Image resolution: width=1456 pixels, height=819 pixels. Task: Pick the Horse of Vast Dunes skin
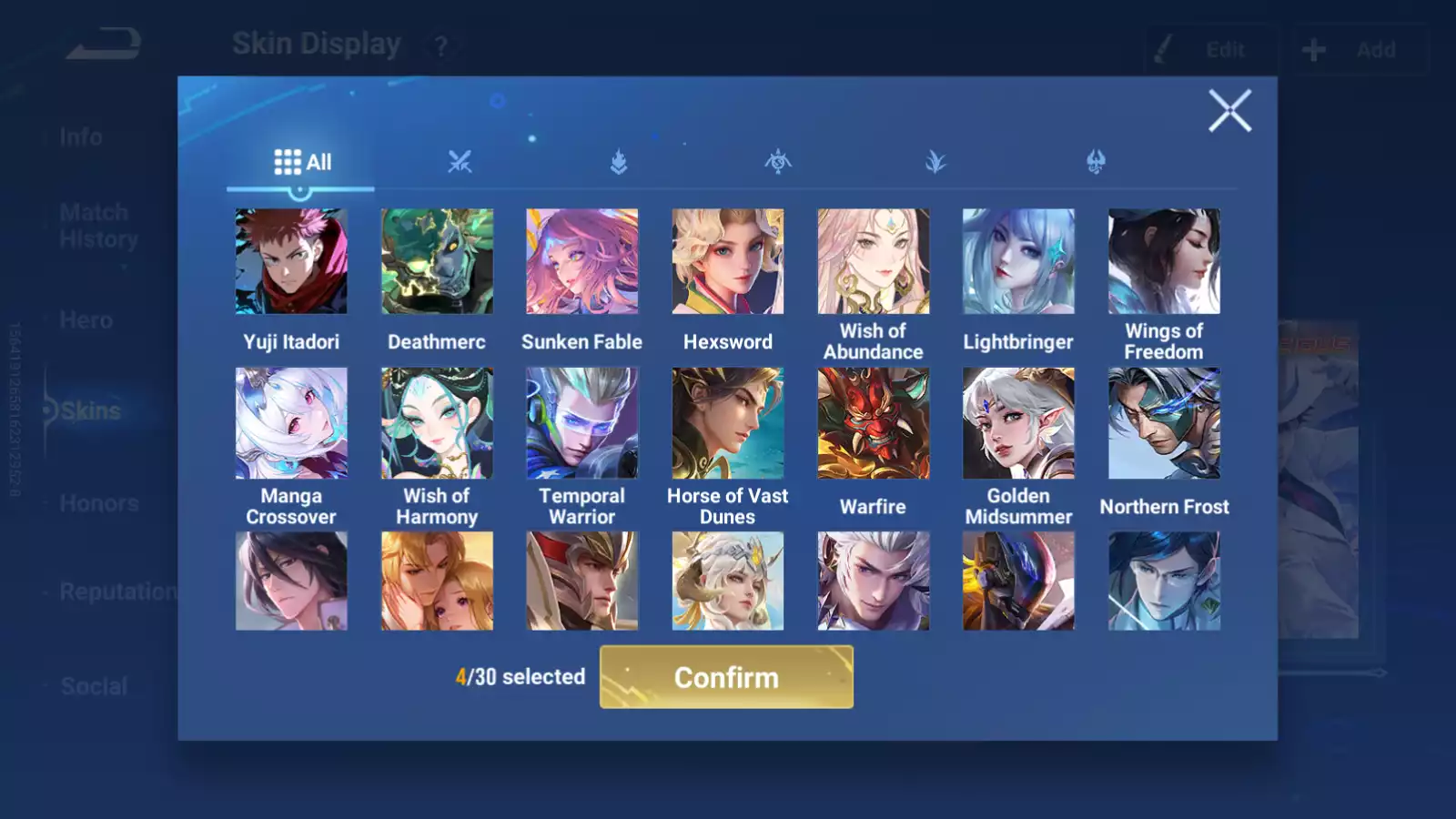pos(727,423)
